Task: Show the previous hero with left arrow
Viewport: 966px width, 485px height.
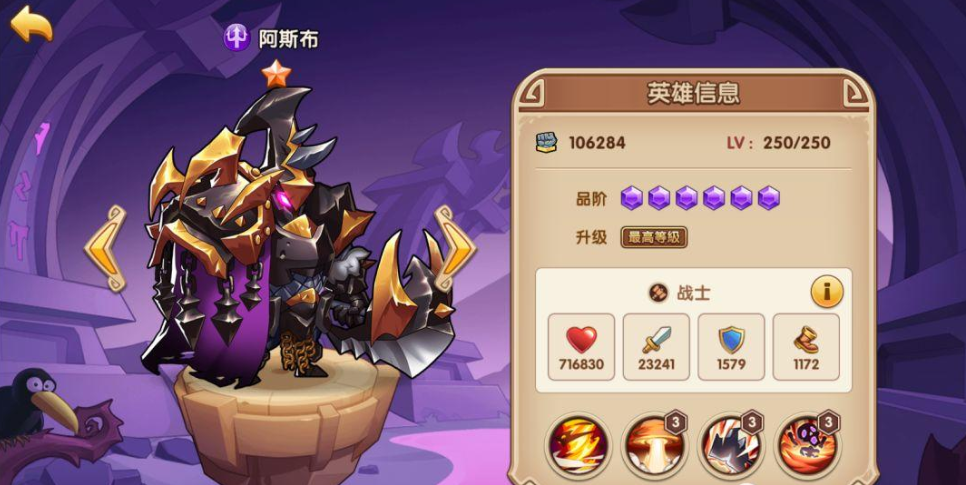Action: tap(103, 249)
